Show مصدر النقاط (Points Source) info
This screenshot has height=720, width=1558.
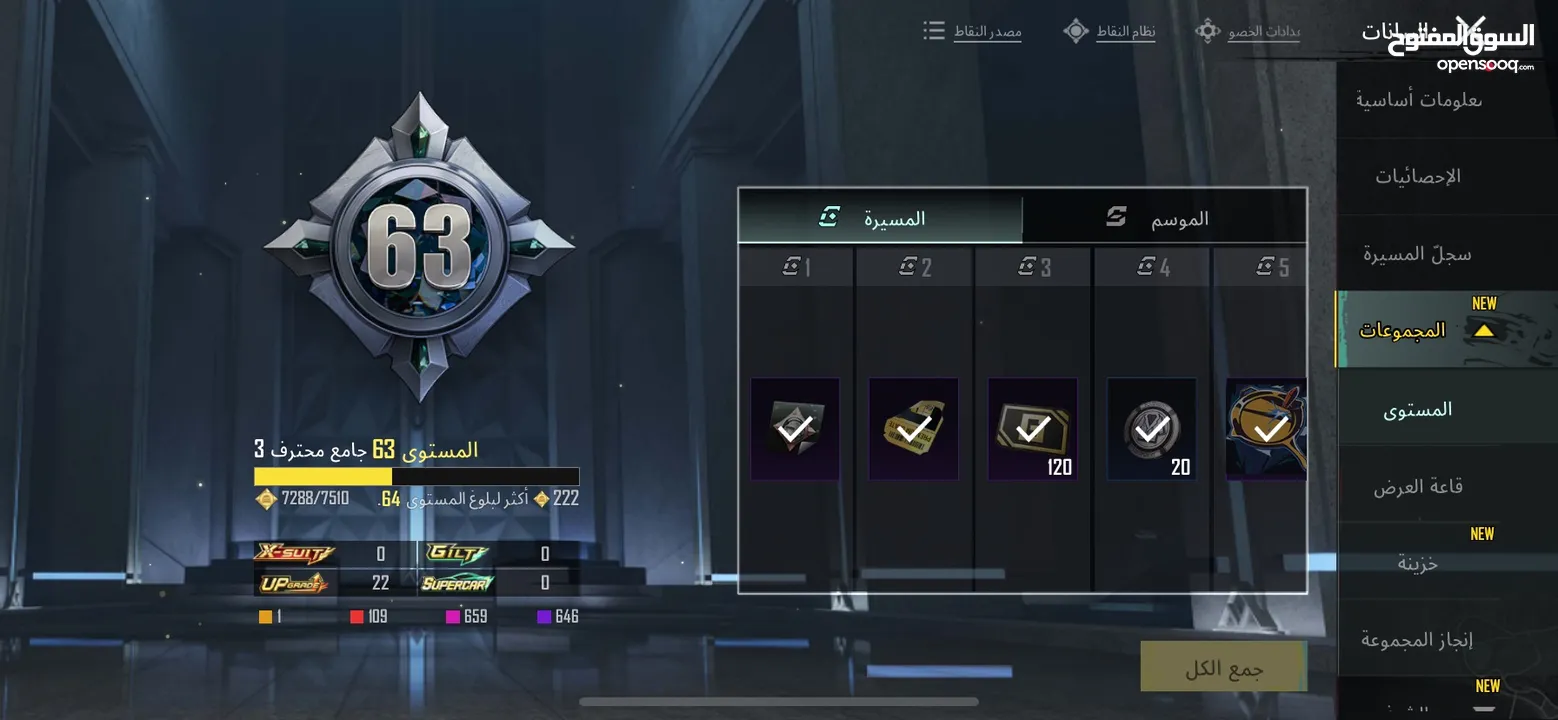[x=973, y=31]
